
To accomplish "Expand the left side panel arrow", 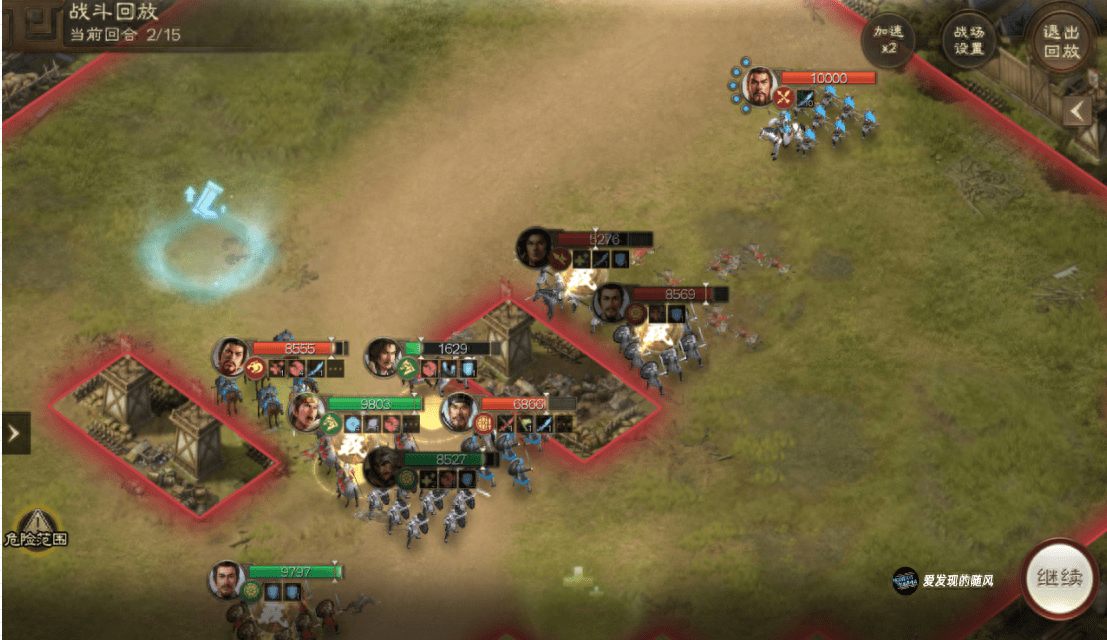I will (x=15, y=433).
